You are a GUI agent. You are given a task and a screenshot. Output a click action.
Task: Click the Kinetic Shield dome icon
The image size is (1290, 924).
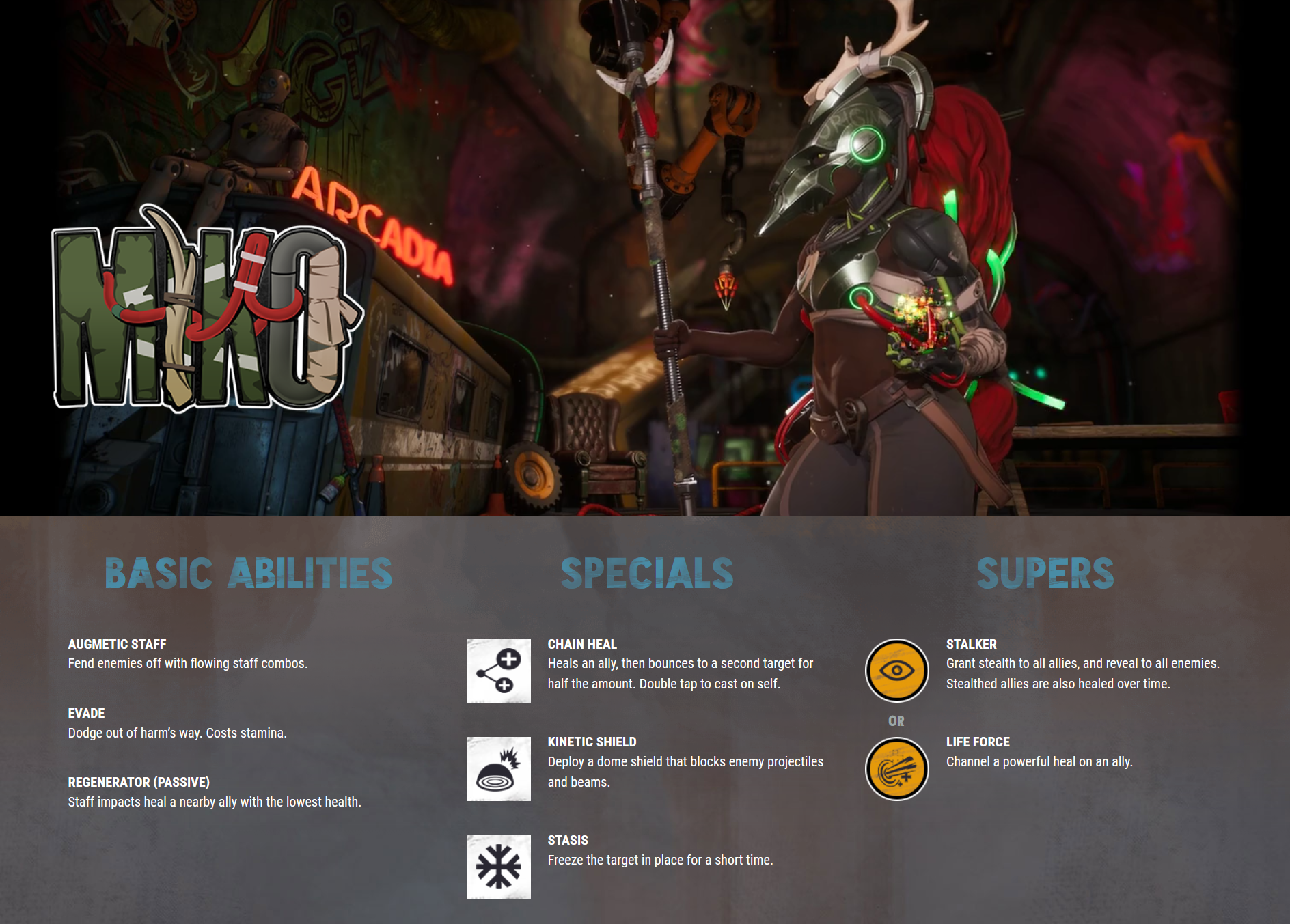click(498, 768)
